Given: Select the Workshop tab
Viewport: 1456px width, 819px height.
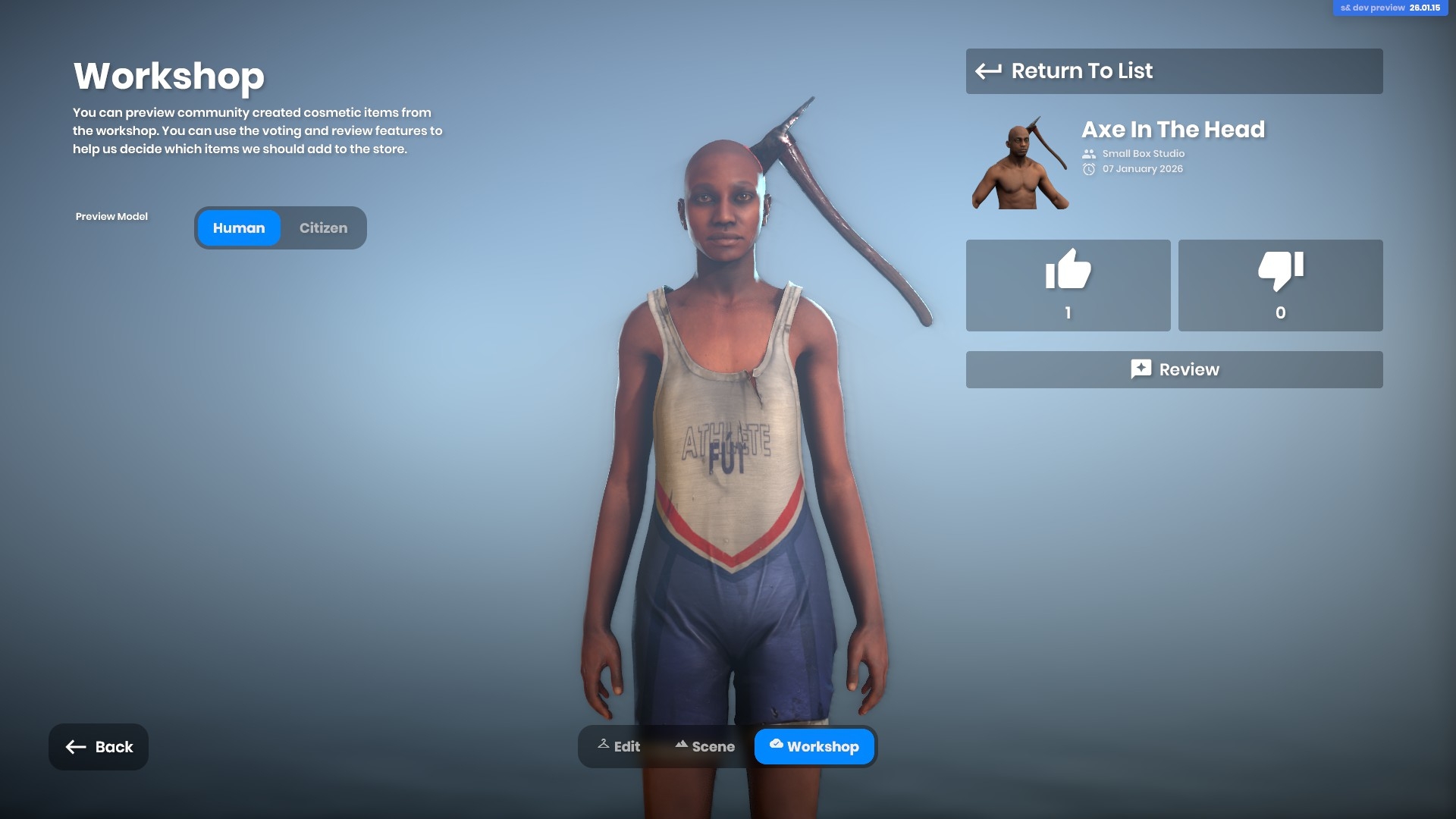Looking at the screenshot, I should [x=814, y=747].
